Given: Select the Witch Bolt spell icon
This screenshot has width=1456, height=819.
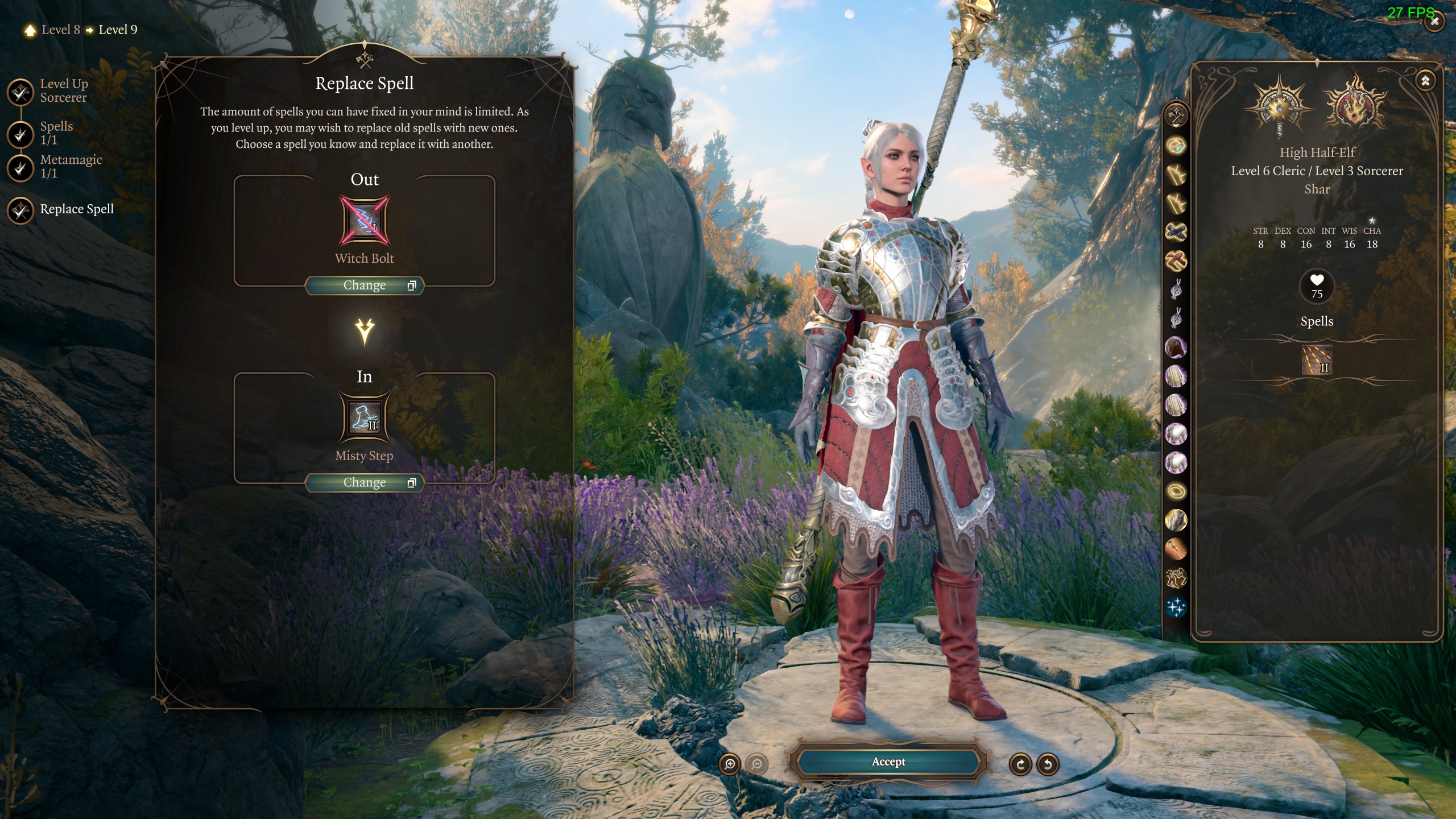Looking at the screenshot, I should pyautogui.click(x=365, y=220).
